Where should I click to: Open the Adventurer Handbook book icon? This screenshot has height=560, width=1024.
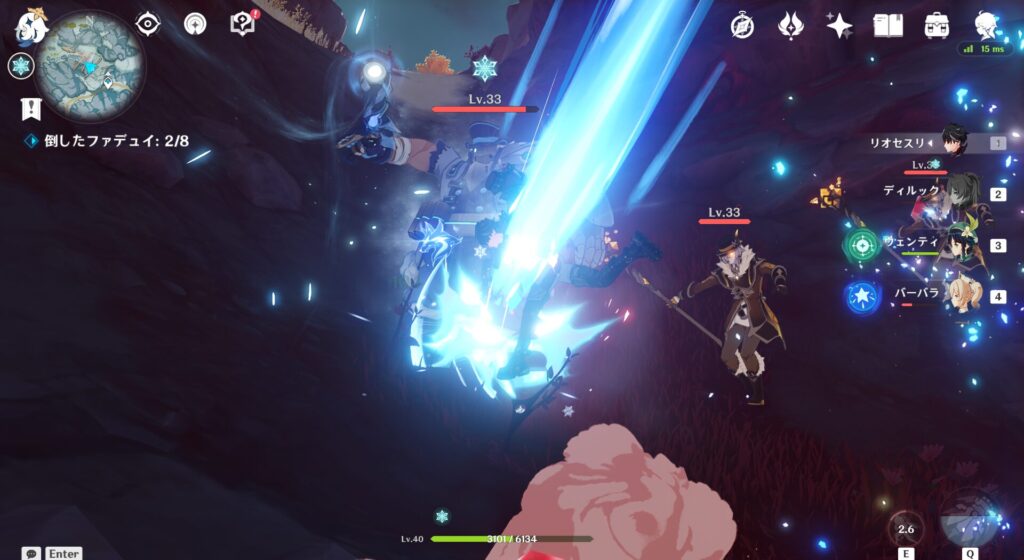(x=887, y=25)
